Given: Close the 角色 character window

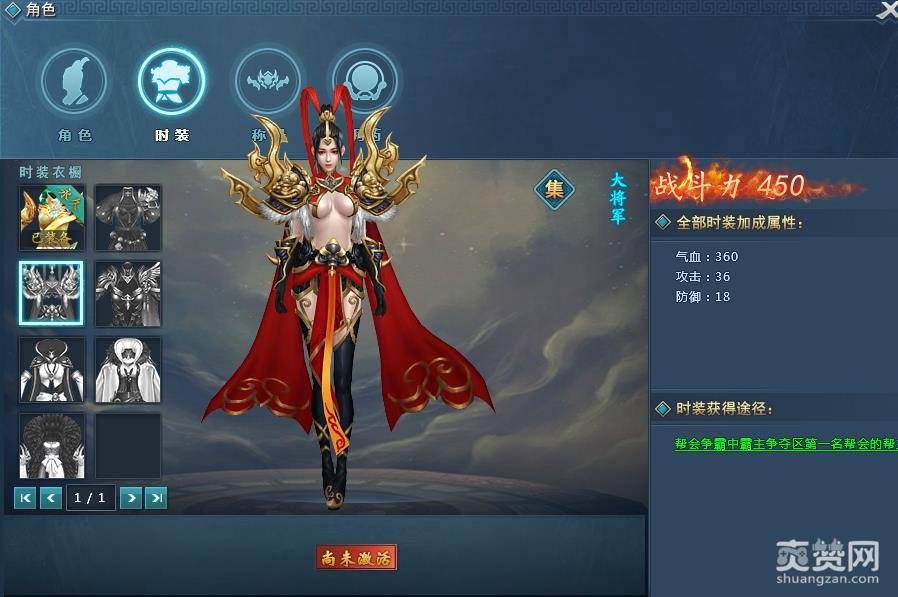Looking at the screenshot, I should [x=886, y=10].
